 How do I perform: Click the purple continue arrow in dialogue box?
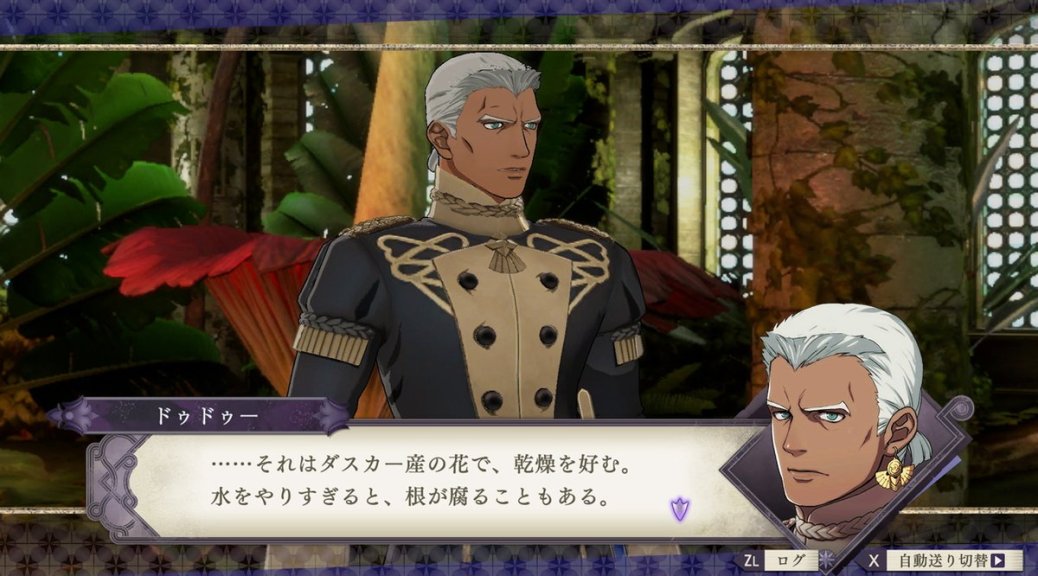(x=679, y=508)
